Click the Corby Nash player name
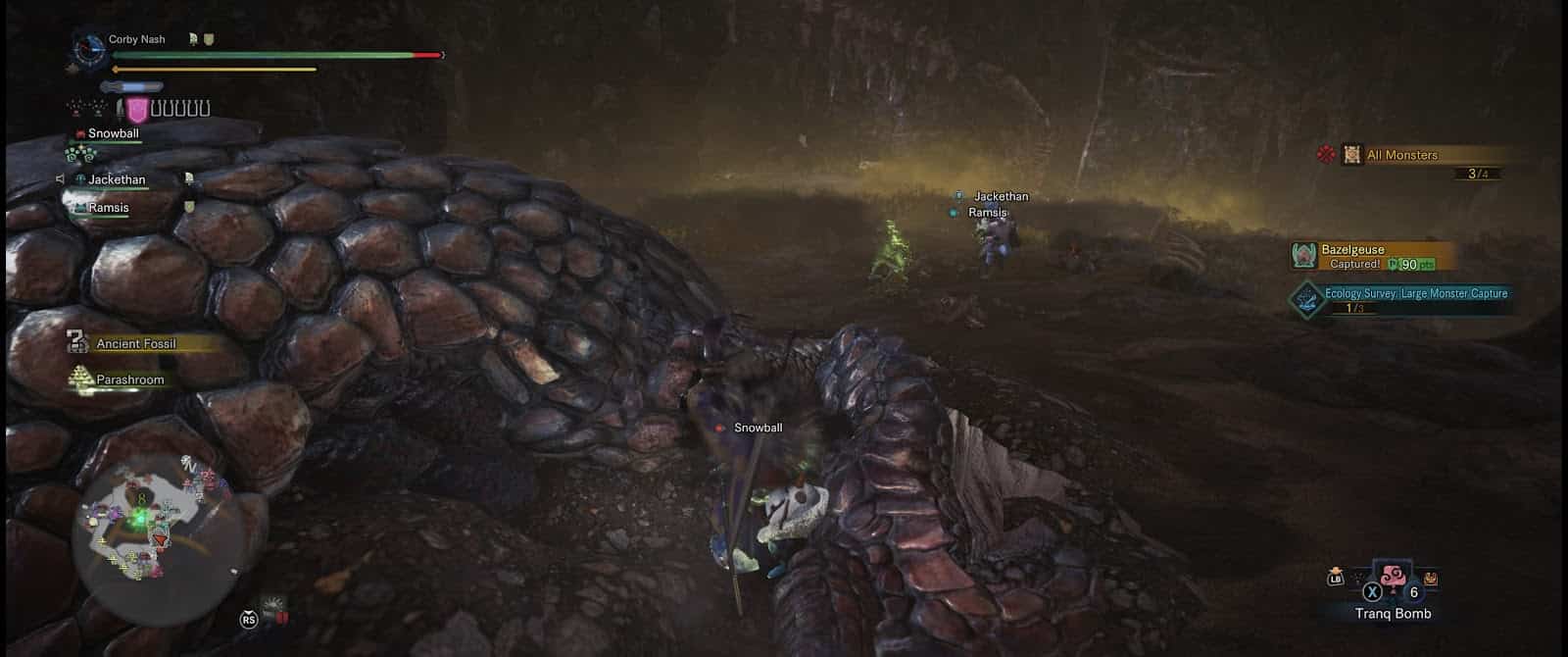The width and height of the screenshot is (1568, 657). 136,39
